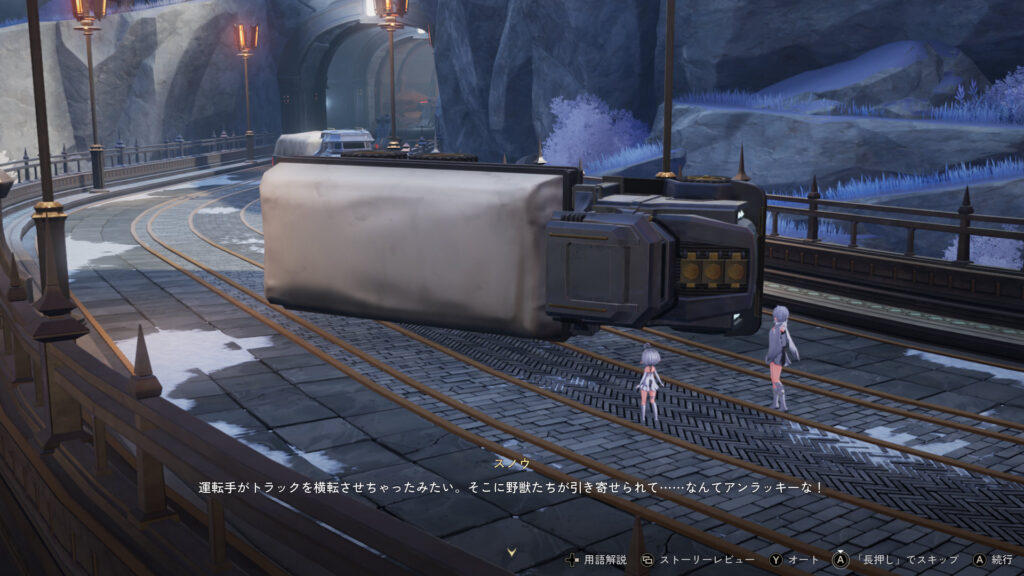The image size is (1024, 576).
Task: Click the yellow dialogue advance arrow
Action: point(512,551)
